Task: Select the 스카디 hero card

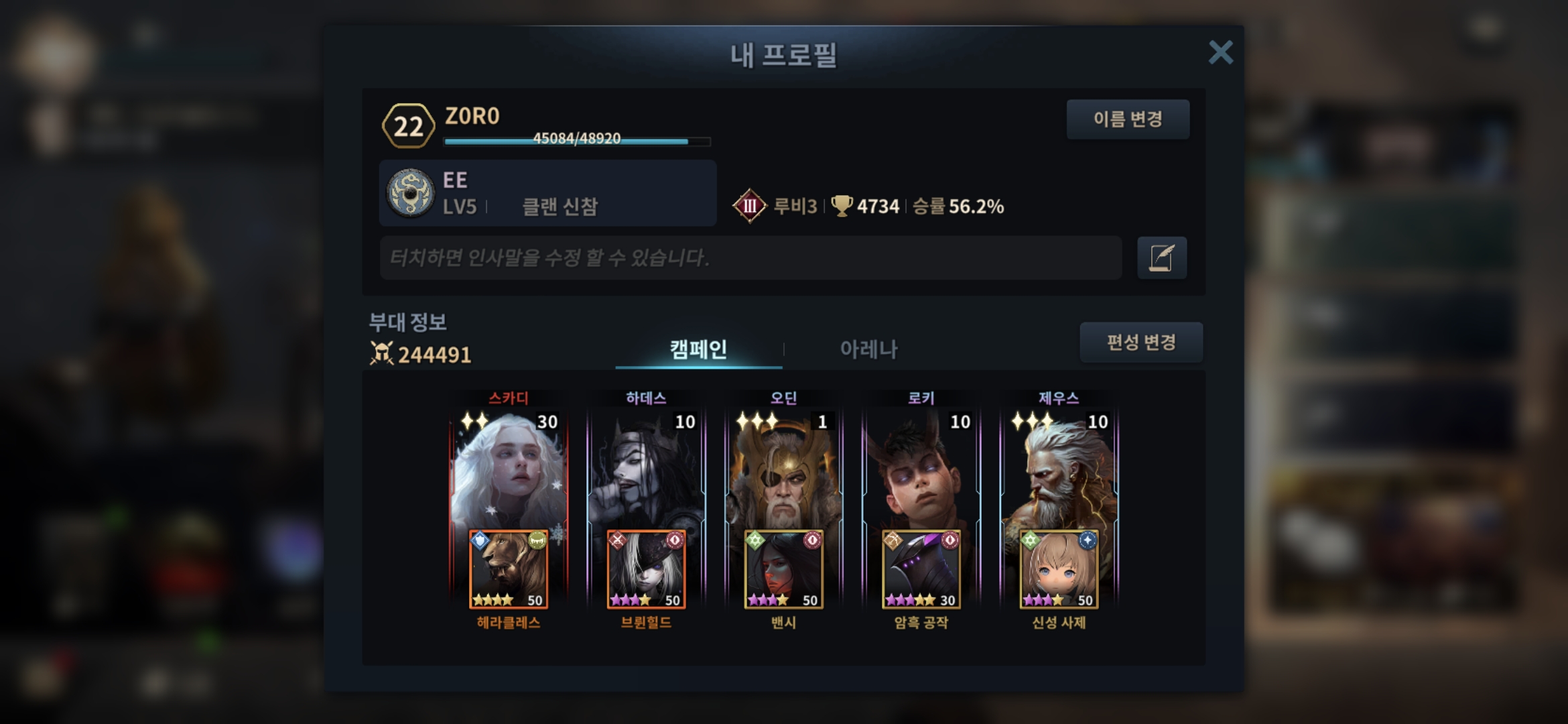Action: [x=508, y=469]
